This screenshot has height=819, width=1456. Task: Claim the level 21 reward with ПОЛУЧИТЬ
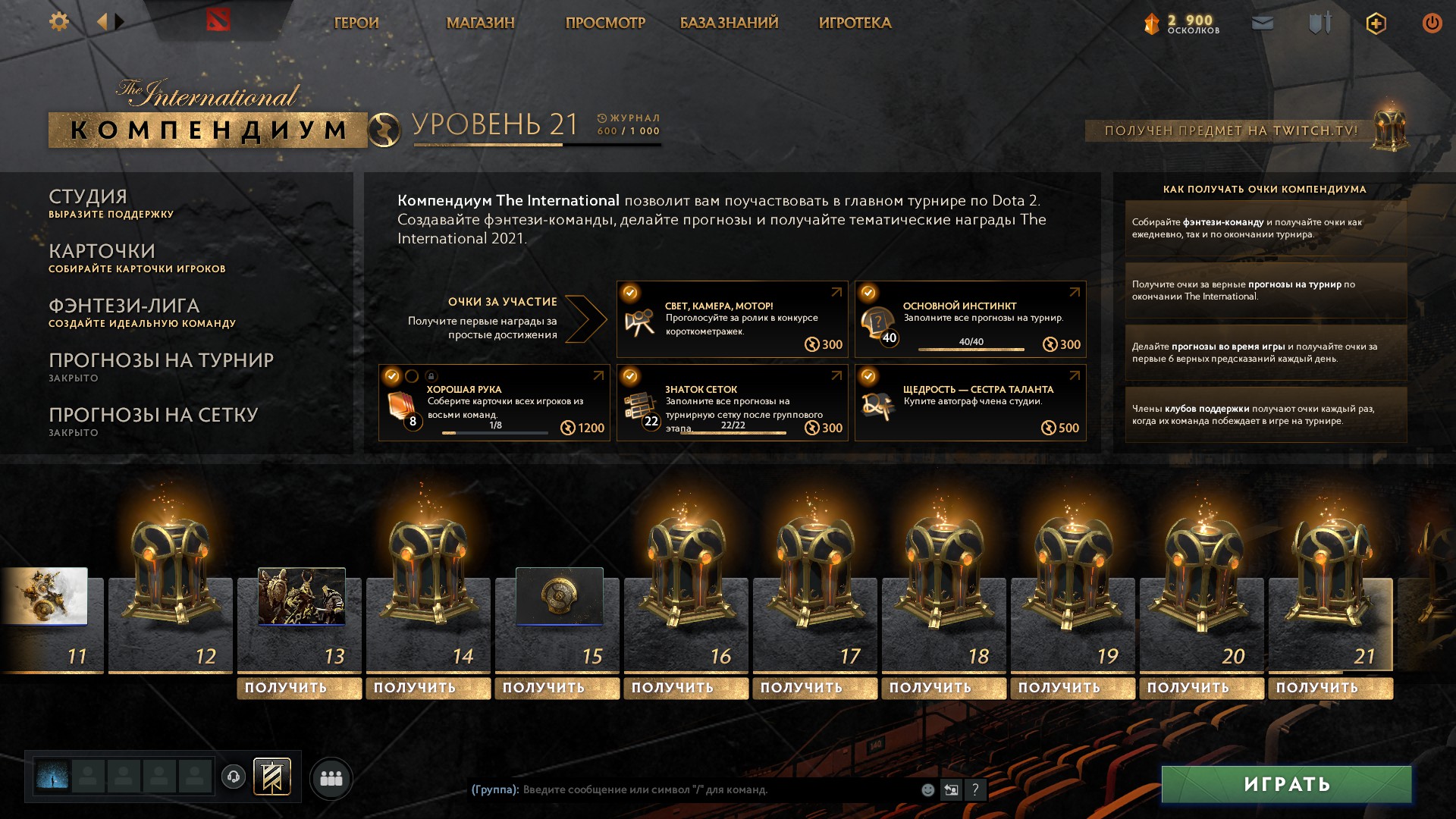point(1330,688)
